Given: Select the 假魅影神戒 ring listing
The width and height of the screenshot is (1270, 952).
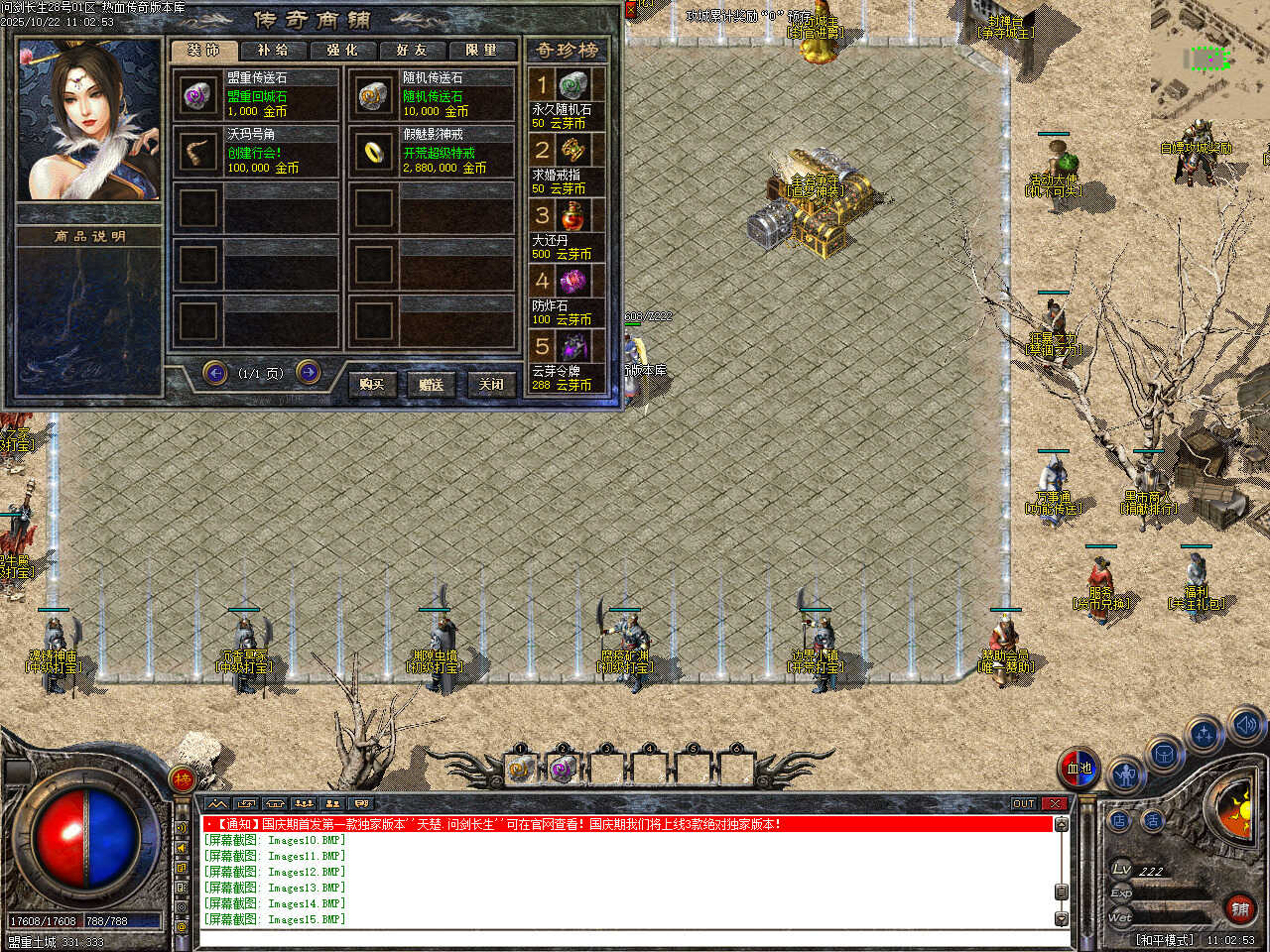Looking at the screenshot, I should pos(432,151).
